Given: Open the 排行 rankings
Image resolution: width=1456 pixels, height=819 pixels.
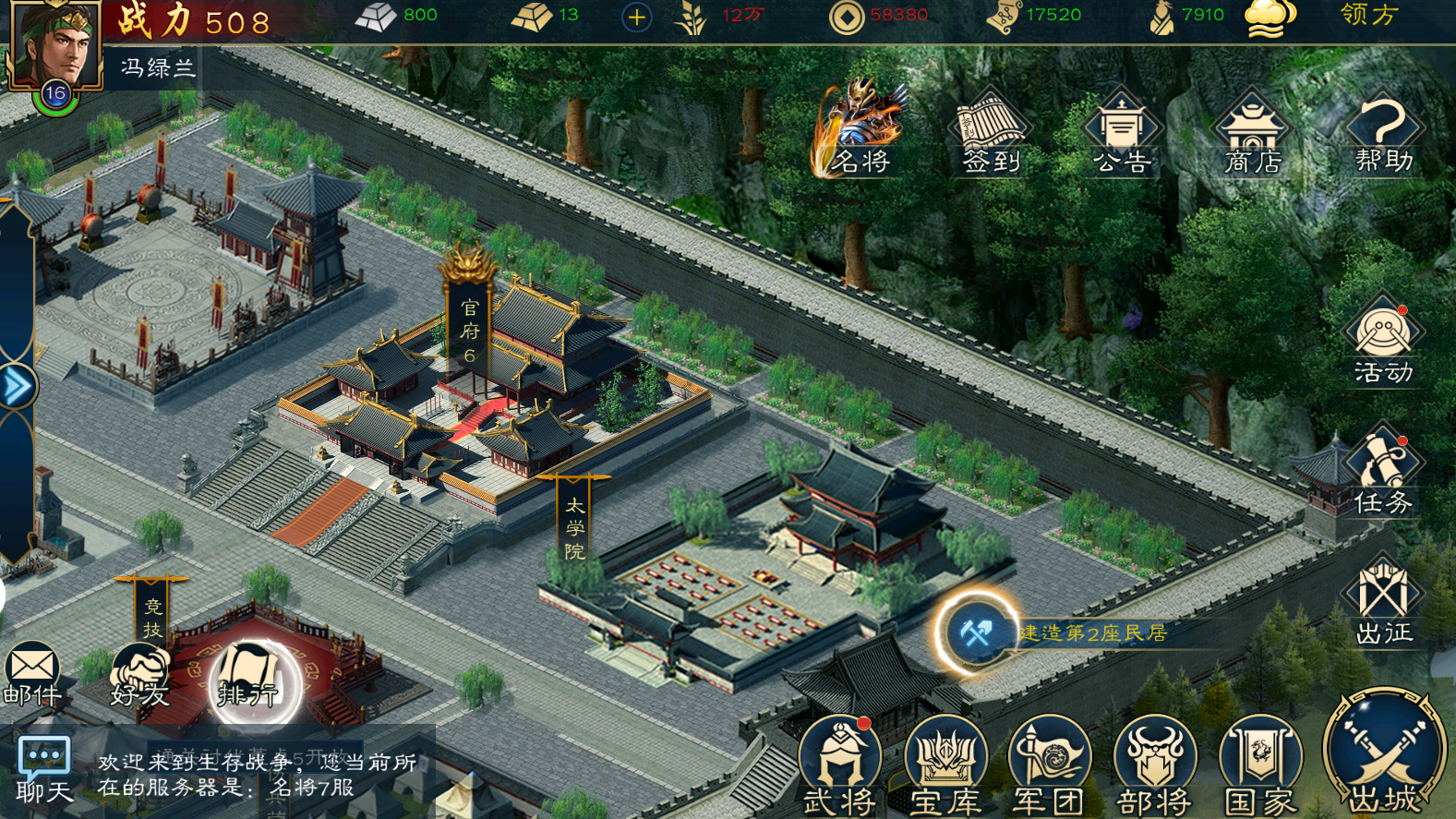Looking at the screenshot, I should [x=248, y=681].
